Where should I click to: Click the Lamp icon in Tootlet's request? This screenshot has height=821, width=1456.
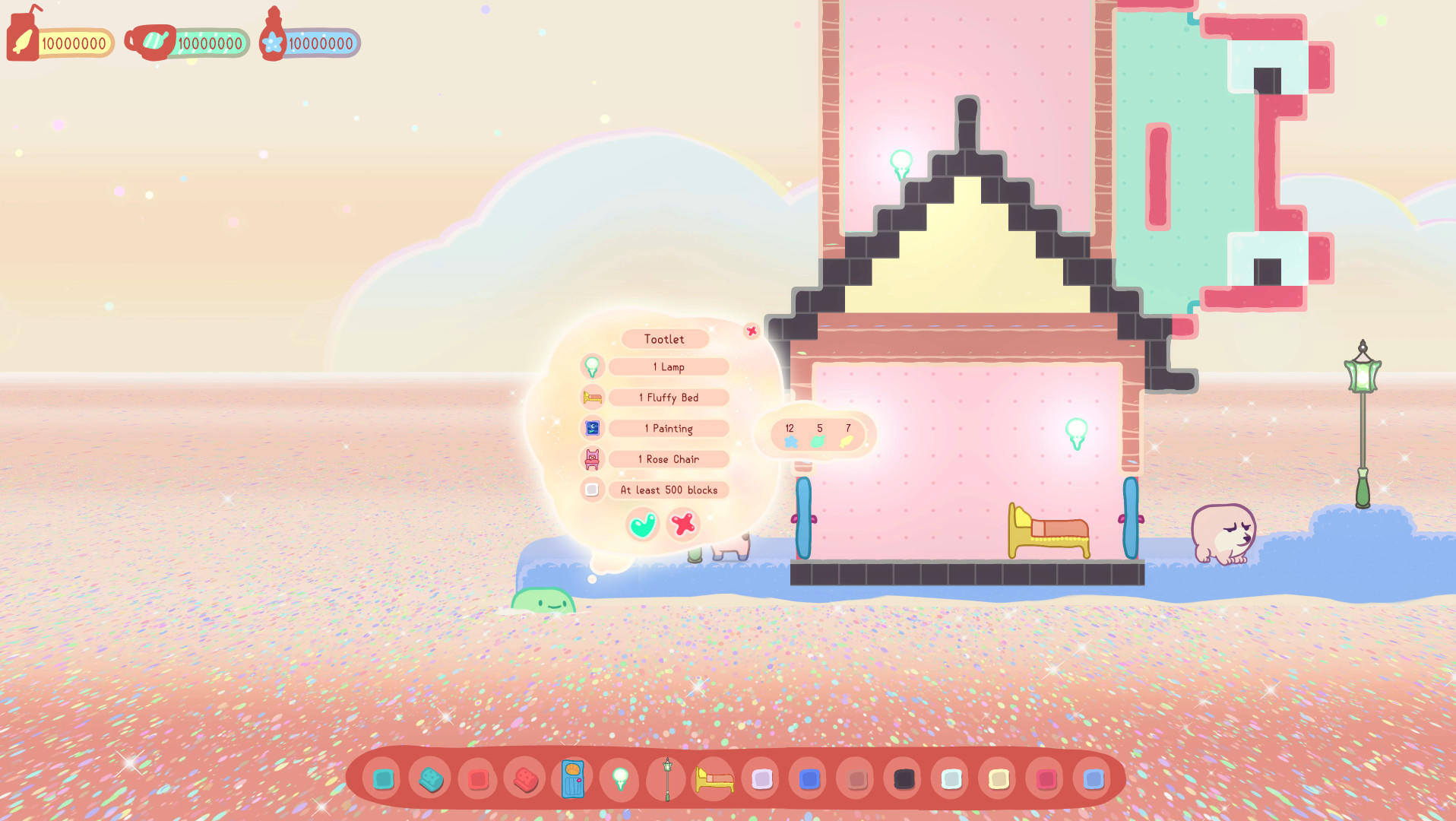pyautogui.click(x=593, y=366)
